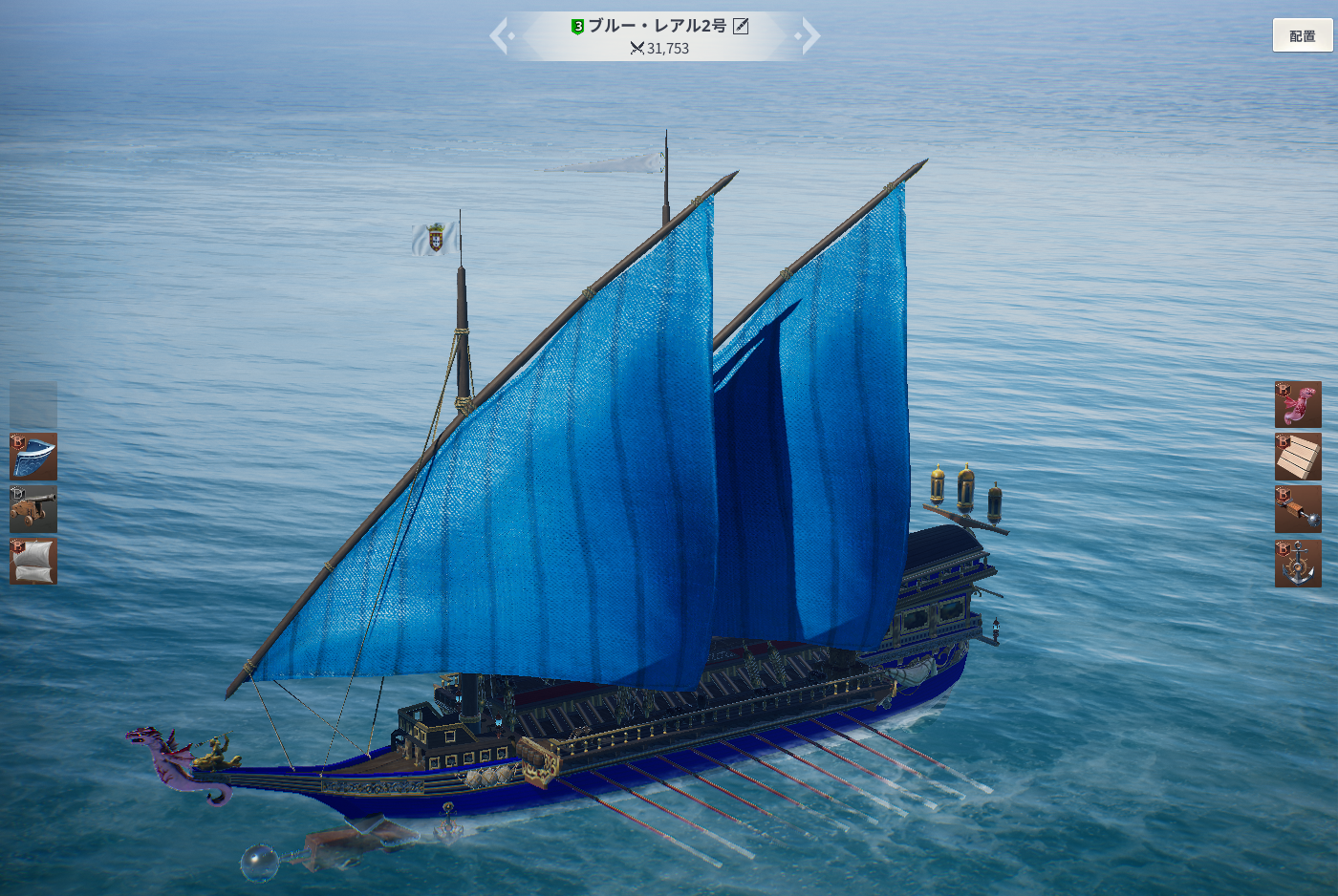The width and height of the screenshot is (1338, 896).
Task: Select the cannon equipment slot
Action: tap(33, 508)
